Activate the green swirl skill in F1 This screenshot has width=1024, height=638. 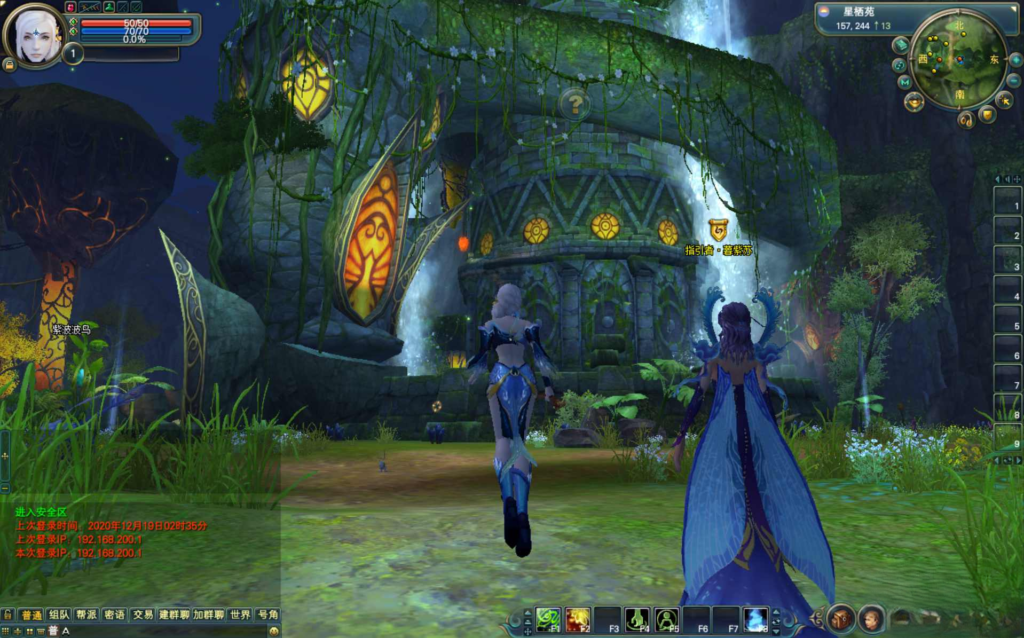pyautogui.click(x=547, y=619)
